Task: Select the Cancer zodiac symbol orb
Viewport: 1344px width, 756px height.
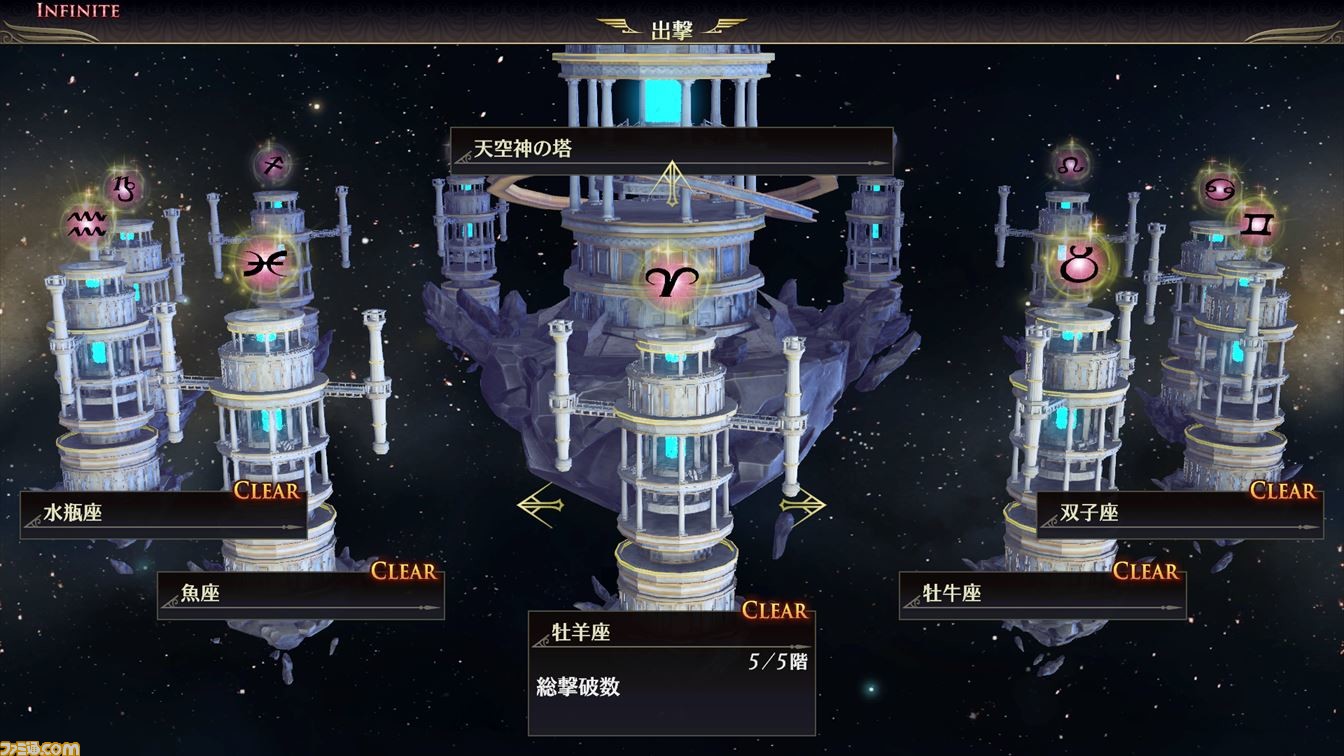Action: click(1219, 189)
